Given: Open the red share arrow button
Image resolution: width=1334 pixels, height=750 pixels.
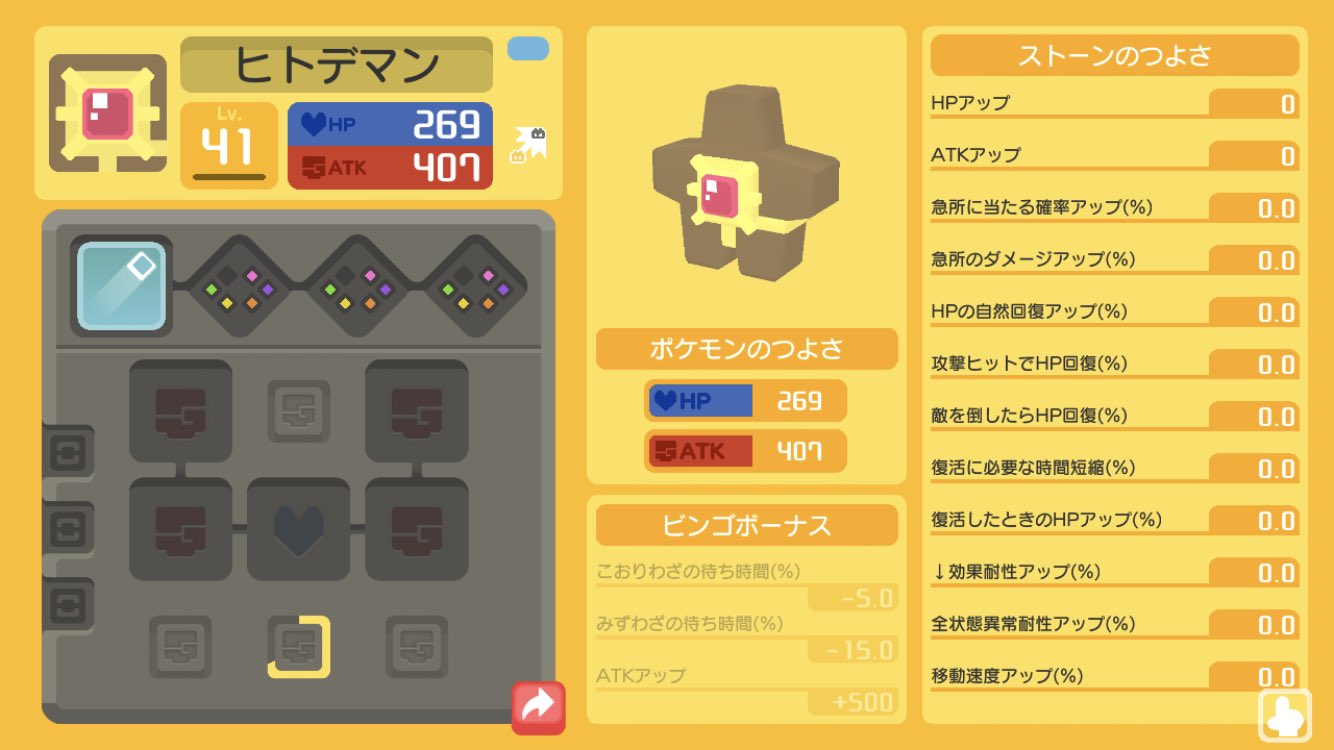Looking at the screenshot, I should [x=537, y=706].
